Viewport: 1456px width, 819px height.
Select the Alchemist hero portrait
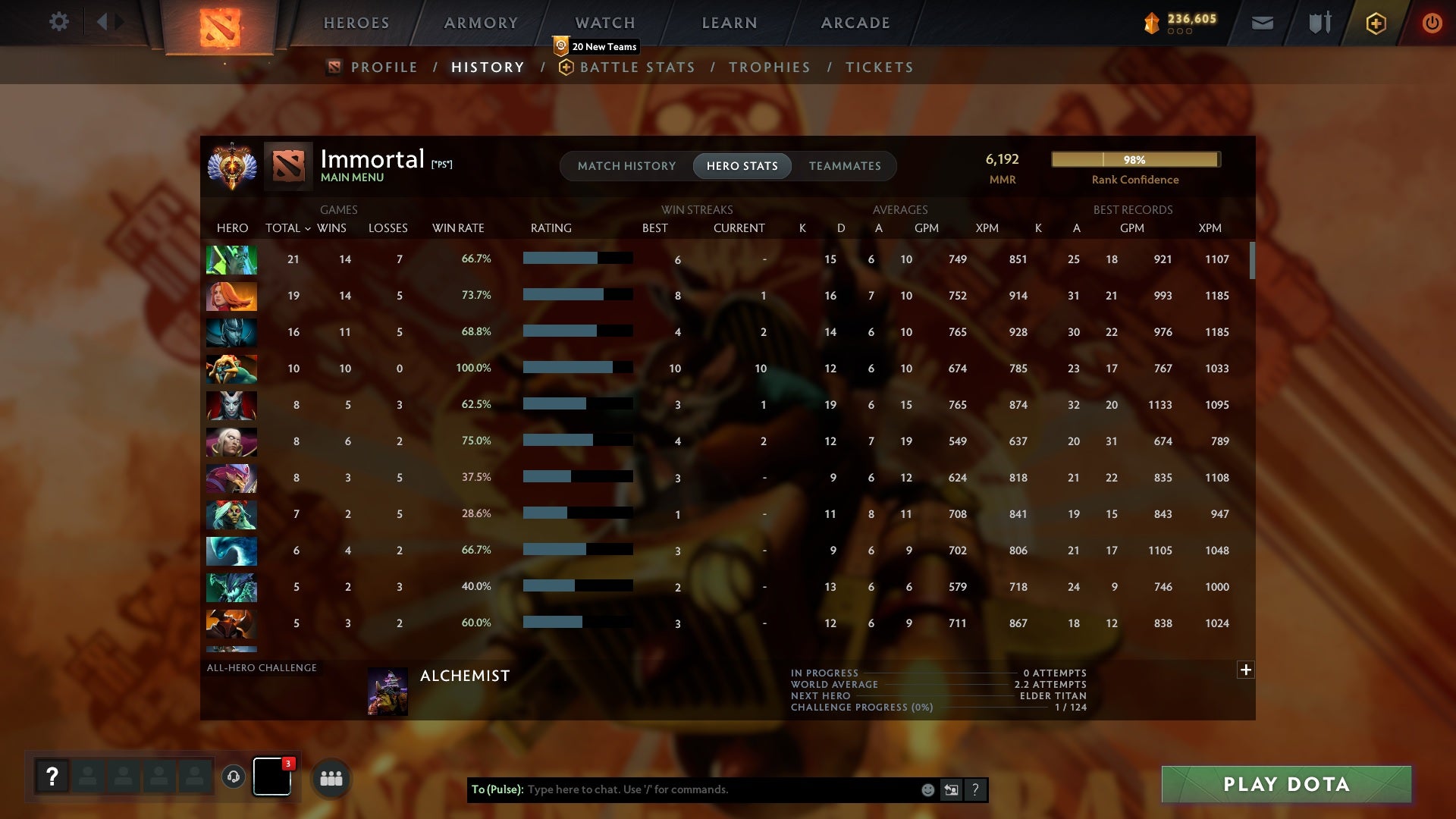(388, 690)
